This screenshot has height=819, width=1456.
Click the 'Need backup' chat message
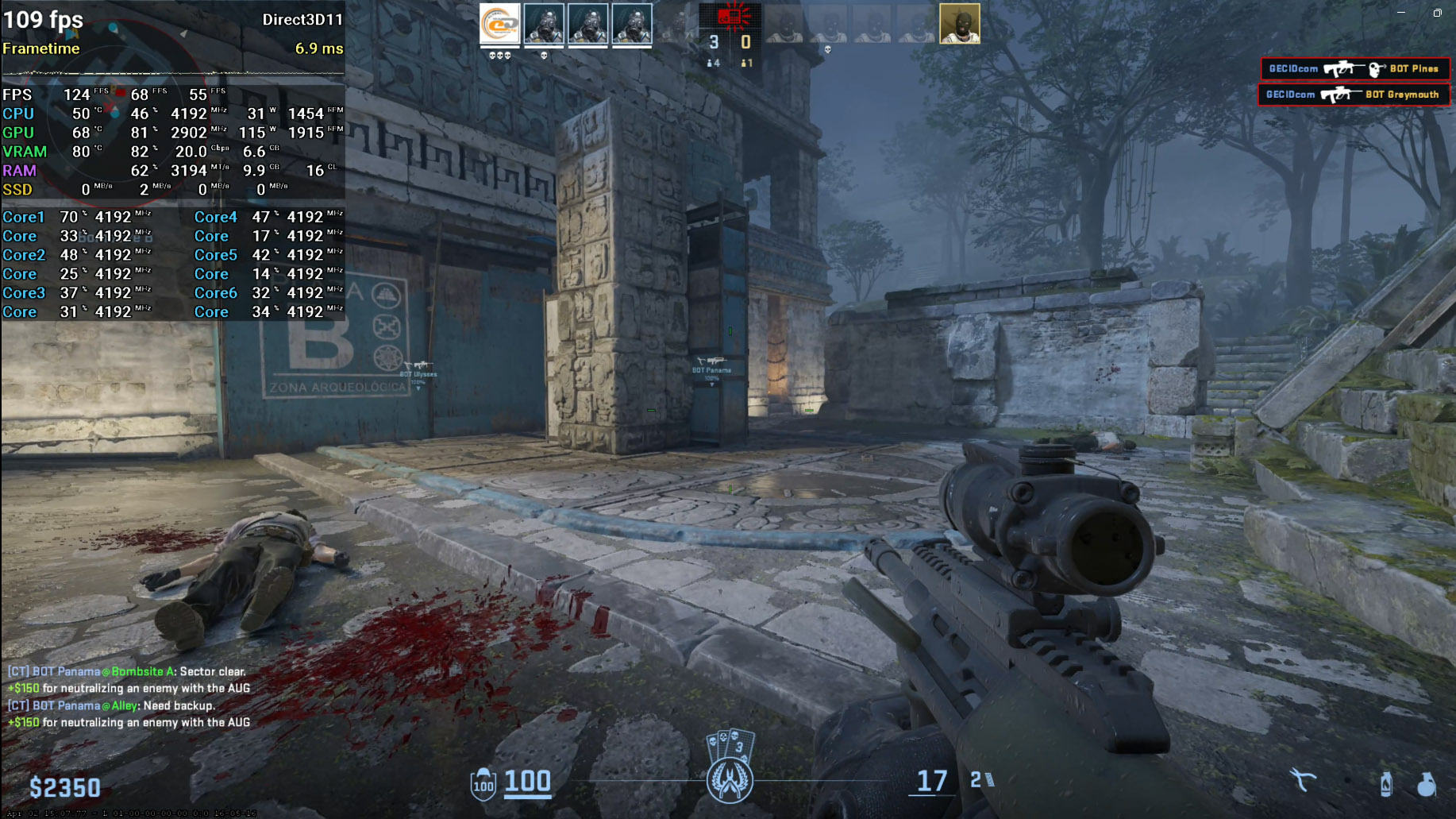pyautogui.click(x=111, y=705)
